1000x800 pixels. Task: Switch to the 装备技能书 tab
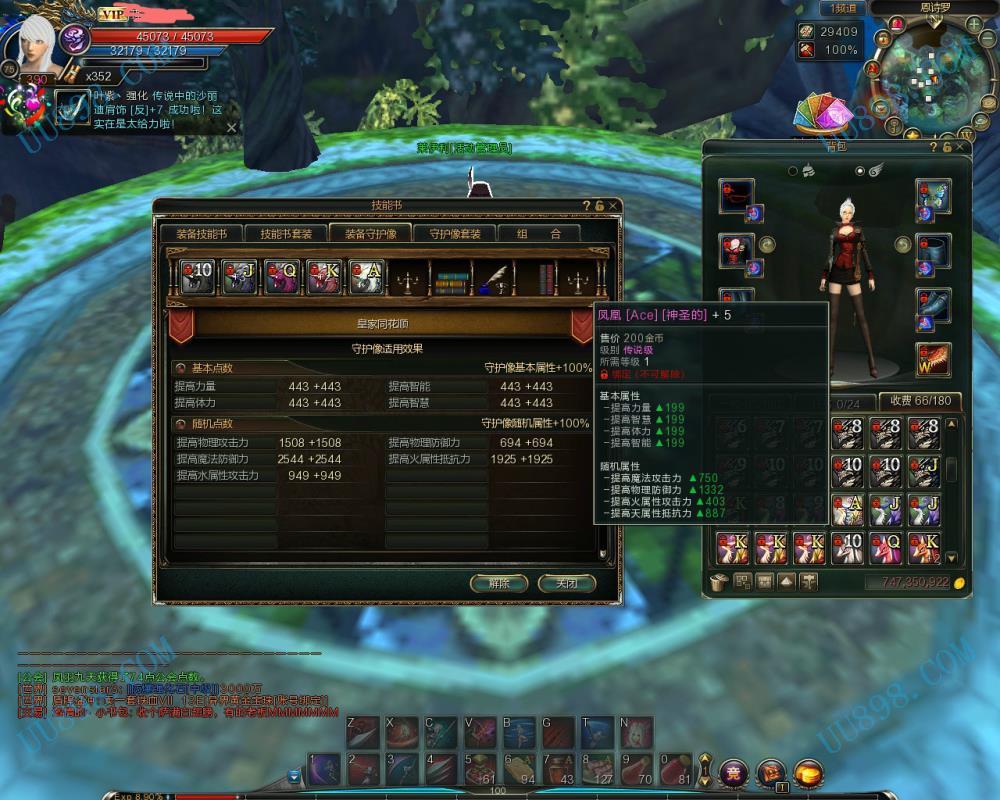coord(202,233)
